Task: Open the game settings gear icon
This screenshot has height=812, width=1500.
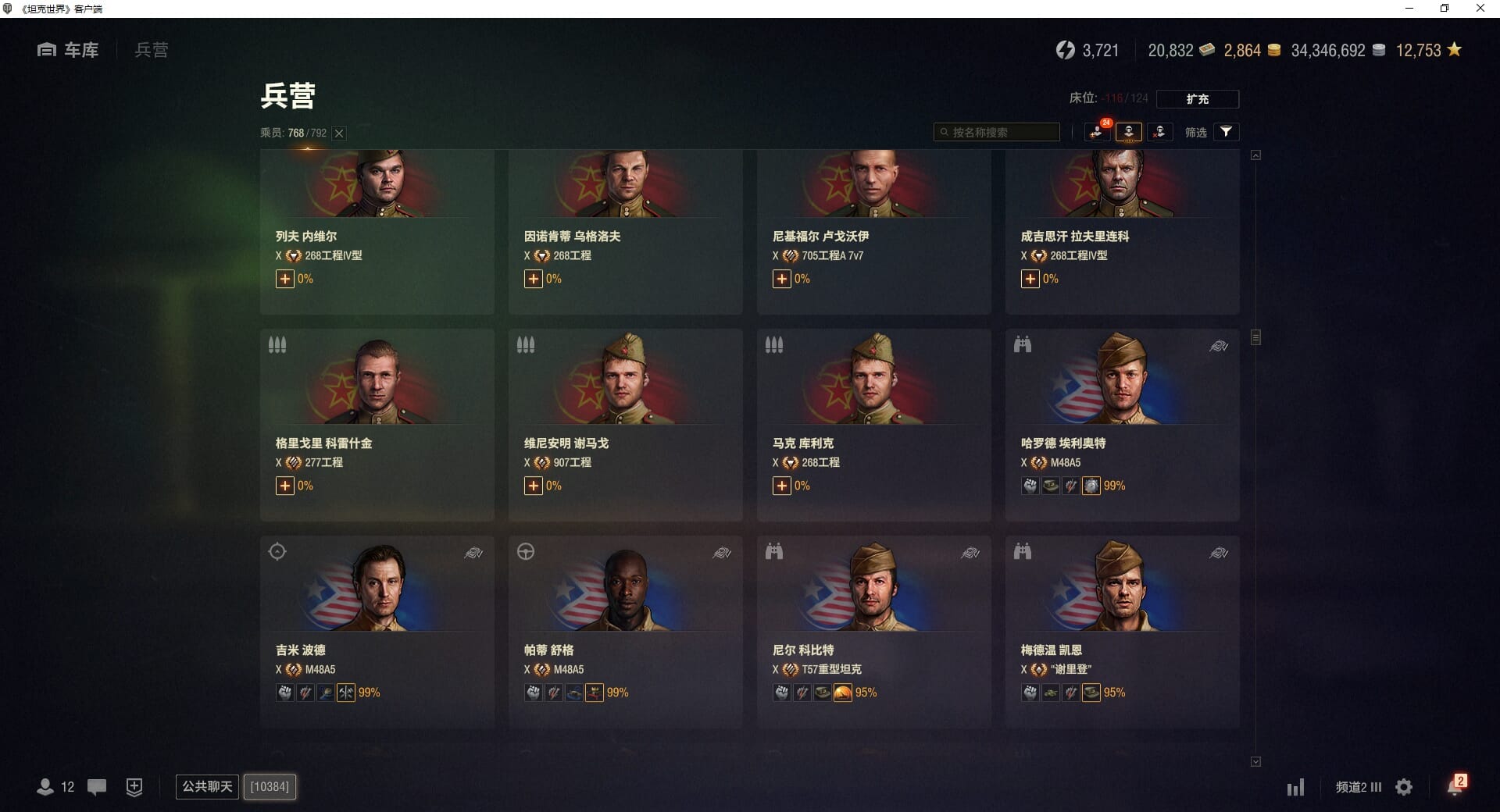Action: tap(1404, 787)
